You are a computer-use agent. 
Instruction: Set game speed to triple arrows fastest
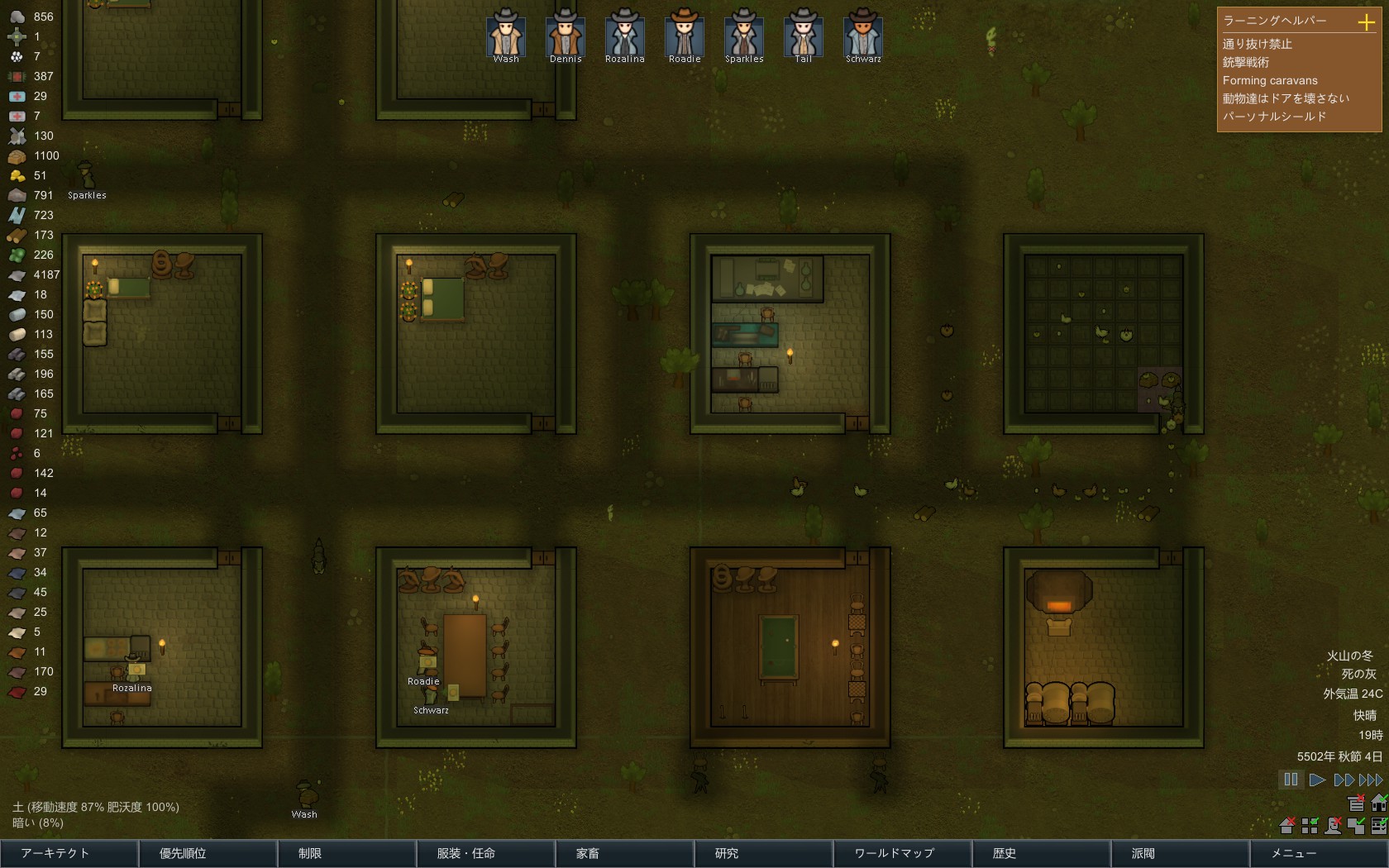(1371, 778)
